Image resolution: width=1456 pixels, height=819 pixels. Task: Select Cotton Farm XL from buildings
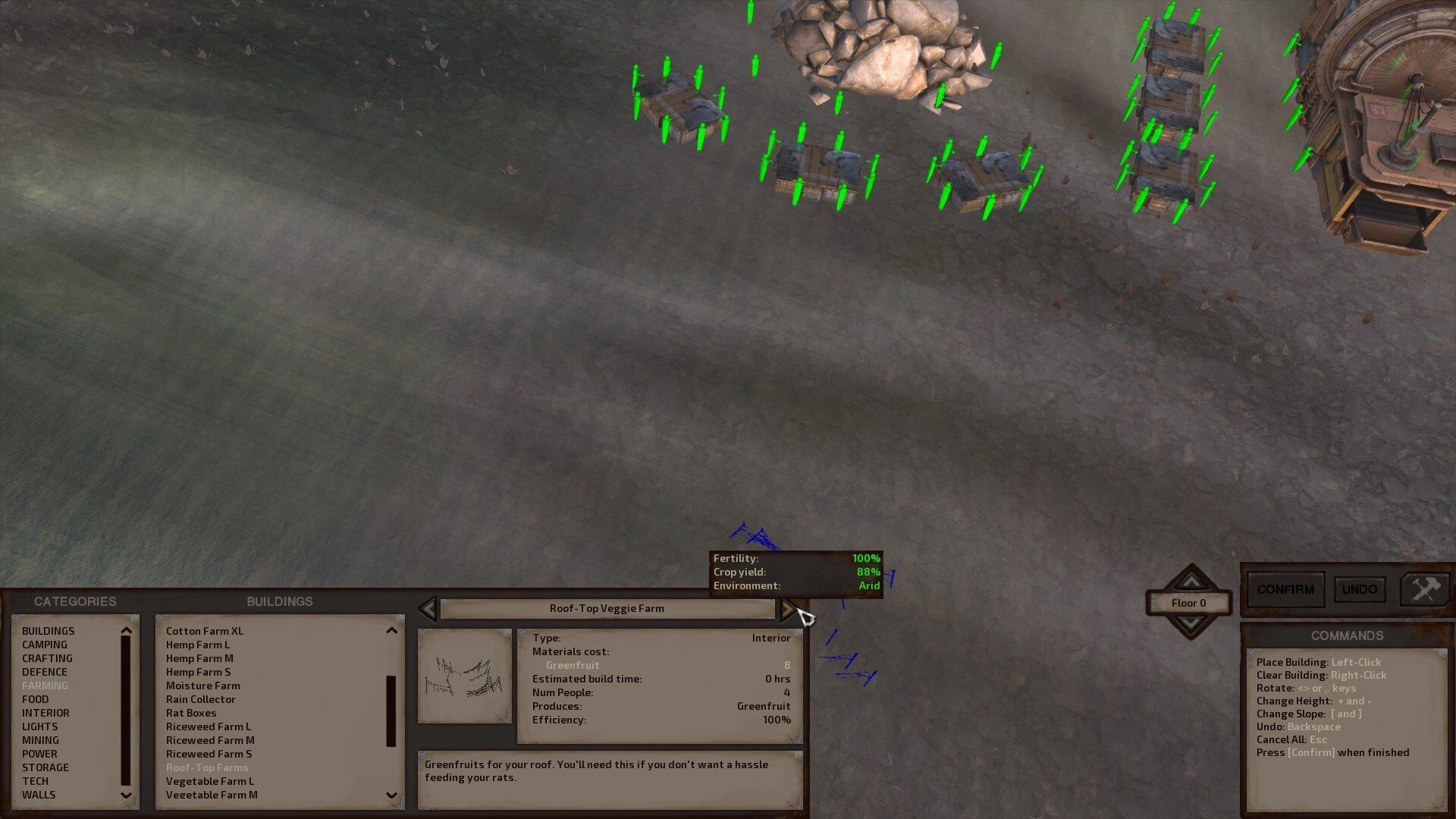coord(205,631)
